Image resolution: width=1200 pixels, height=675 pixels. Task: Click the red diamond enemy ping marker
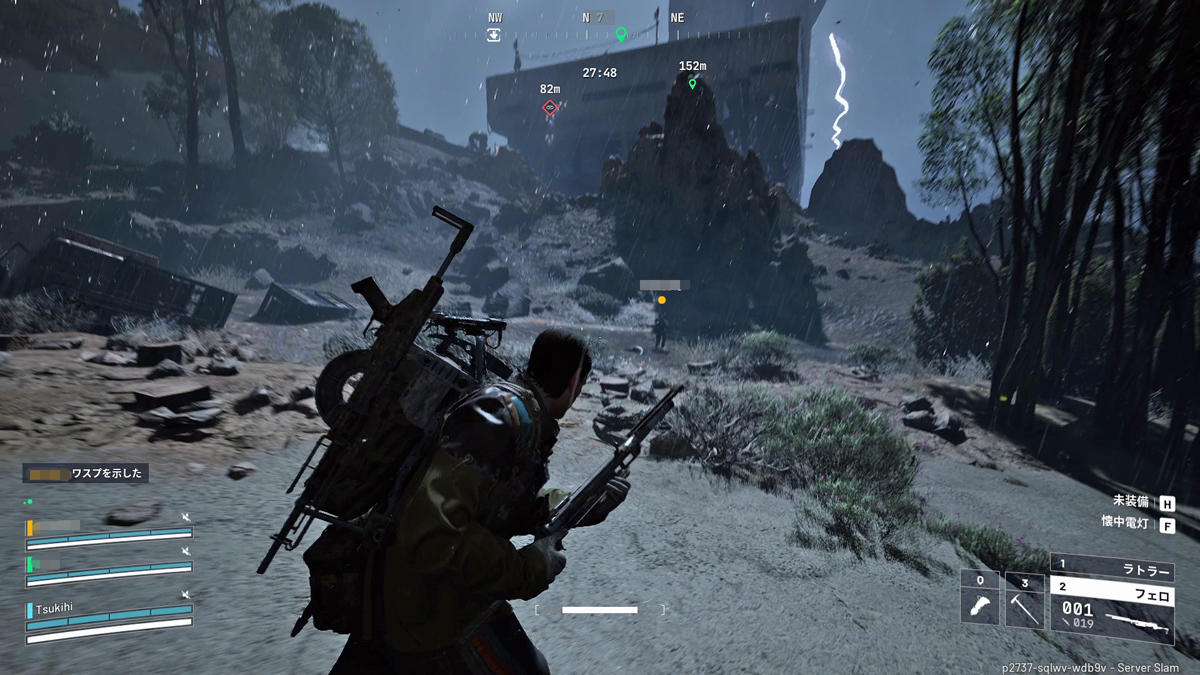(x=550, y=107)
